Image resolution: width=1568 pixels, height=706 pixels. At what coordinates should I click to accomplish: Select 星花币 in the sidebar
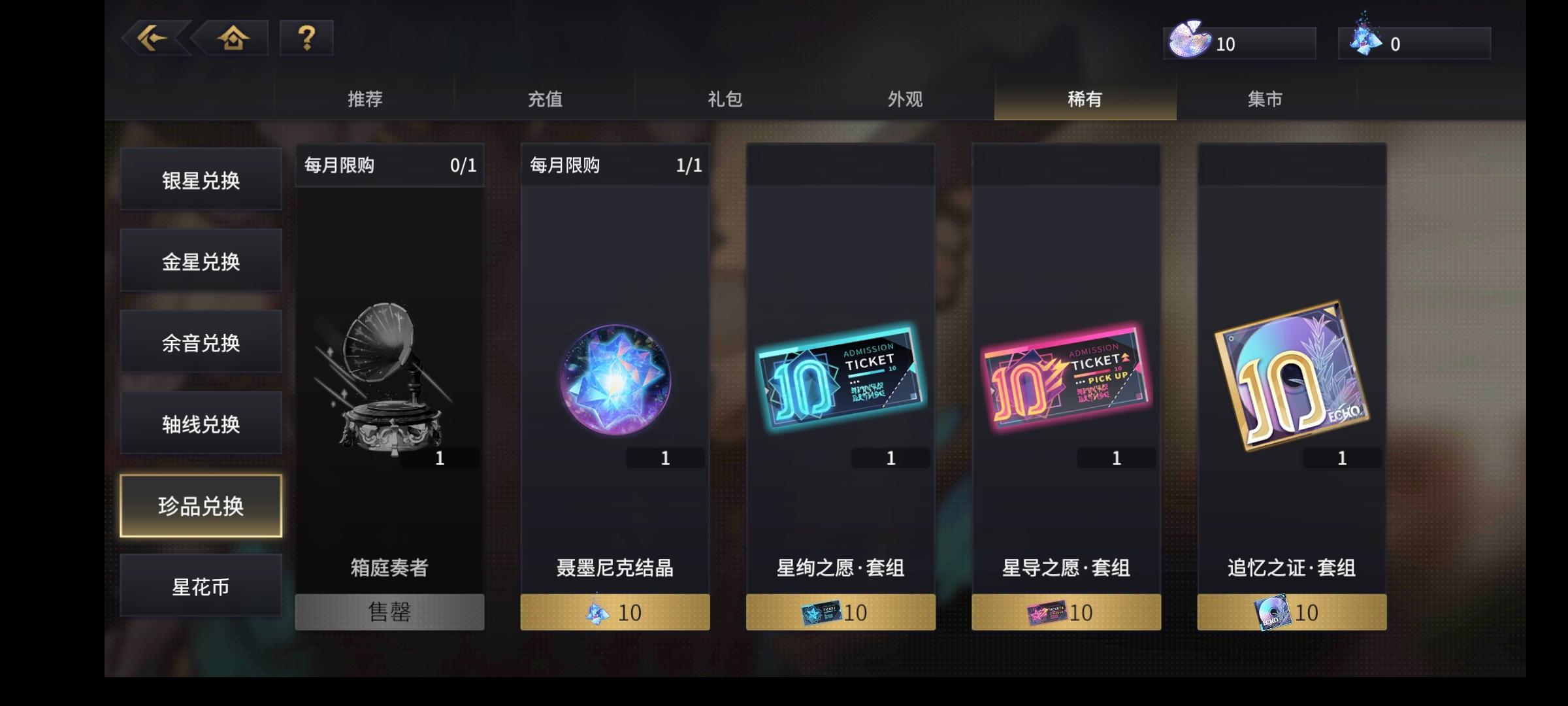(201, 587)
